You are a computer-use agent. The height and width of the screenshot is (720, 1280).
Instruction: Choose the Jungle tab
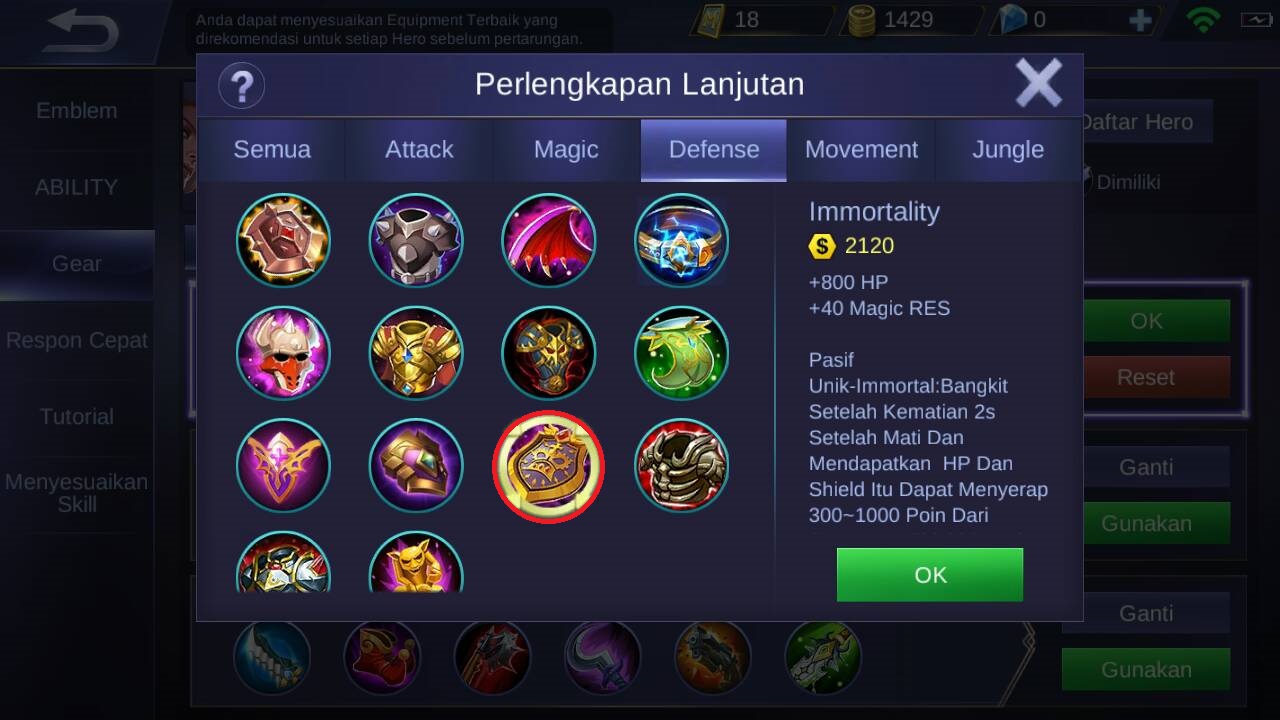(x=1008, y=150)
